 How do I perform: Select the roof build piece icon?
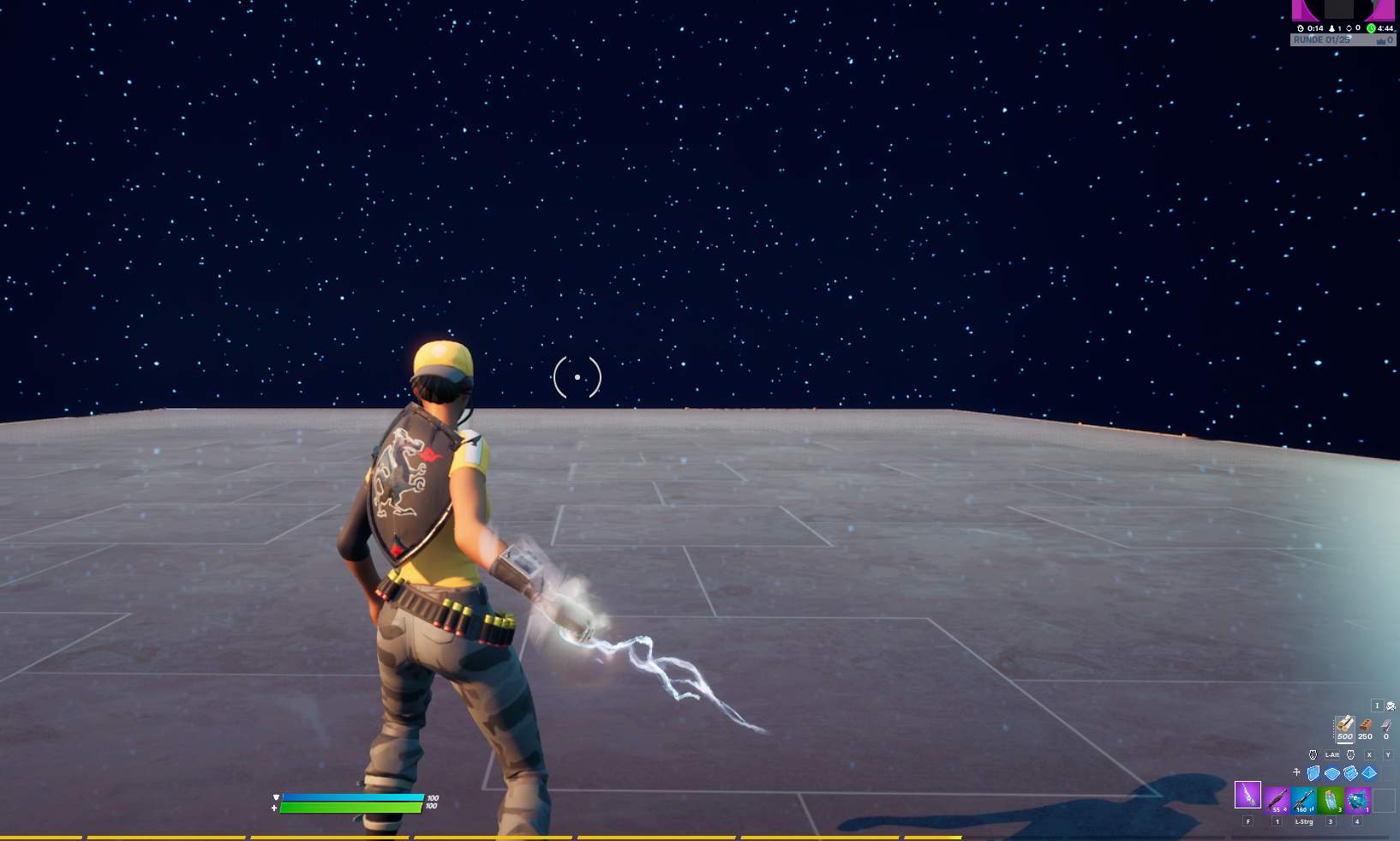1369,772
